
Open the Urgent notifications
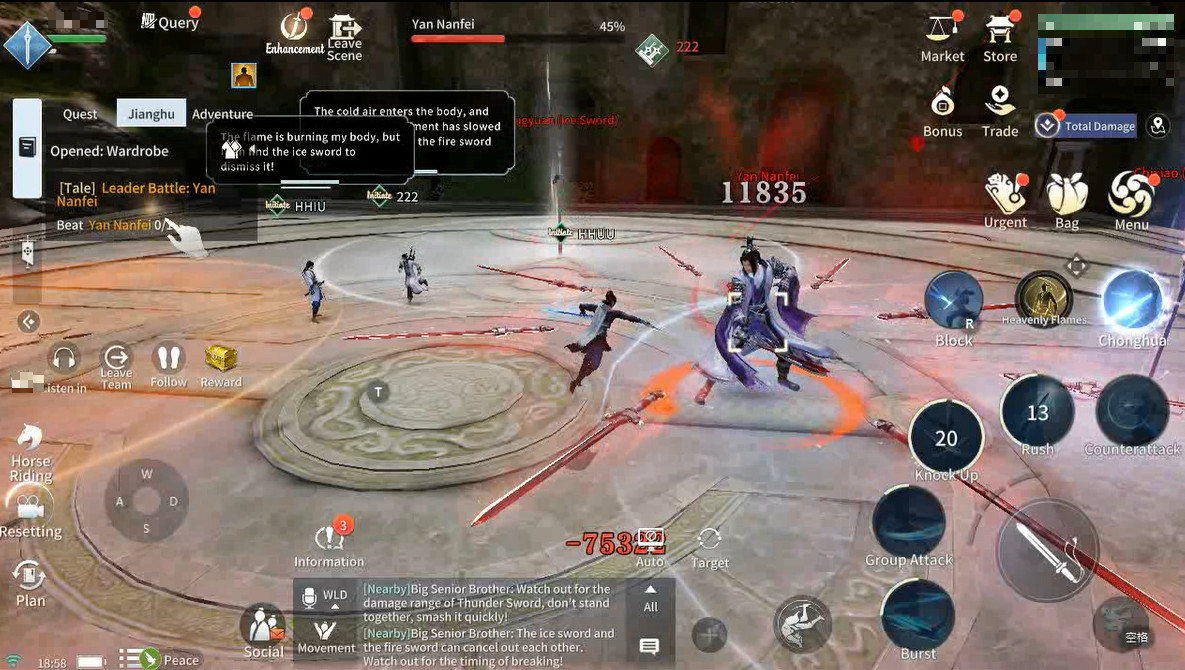click(x=1005, y=196)
